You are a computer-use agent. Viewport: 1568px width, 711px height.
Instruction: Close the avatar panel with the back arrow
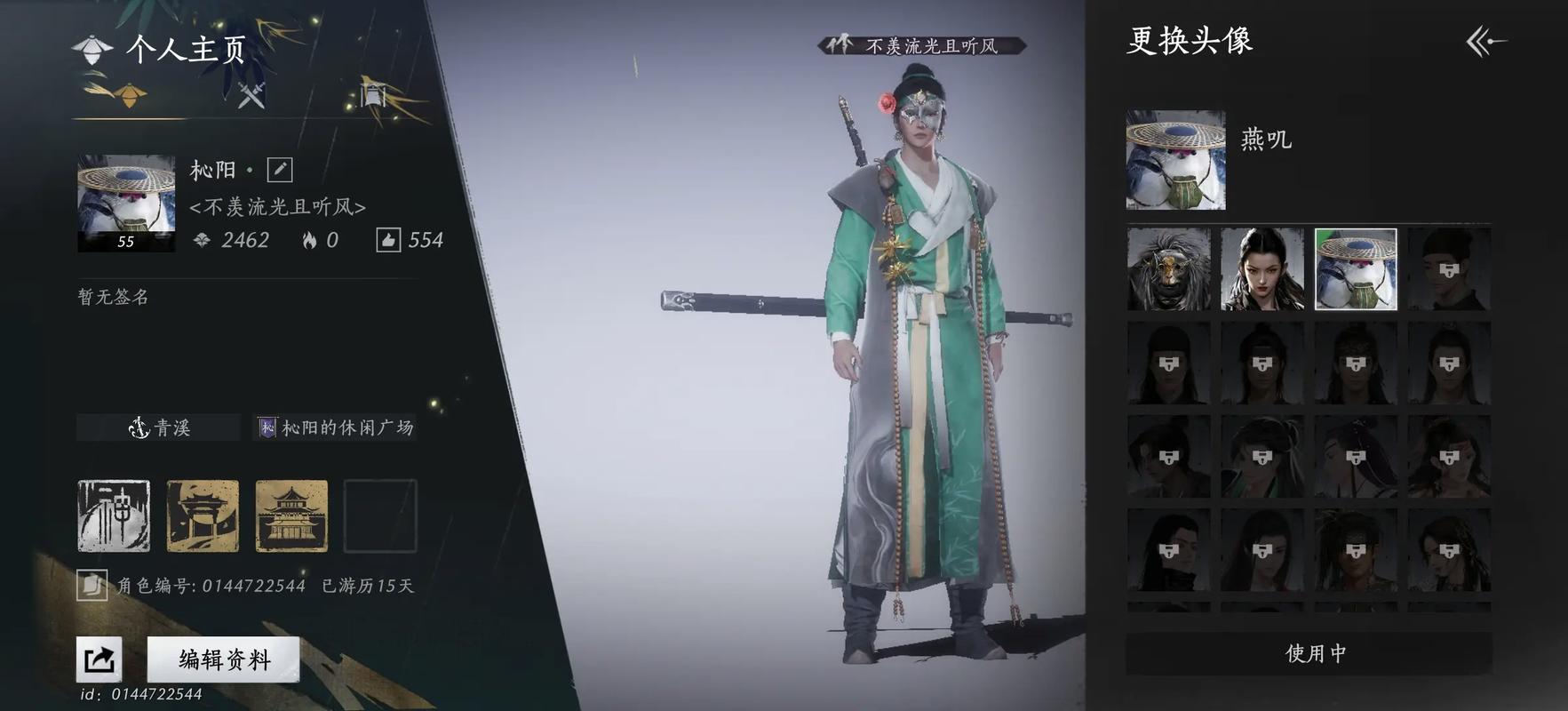click(x=1485, y=41)
